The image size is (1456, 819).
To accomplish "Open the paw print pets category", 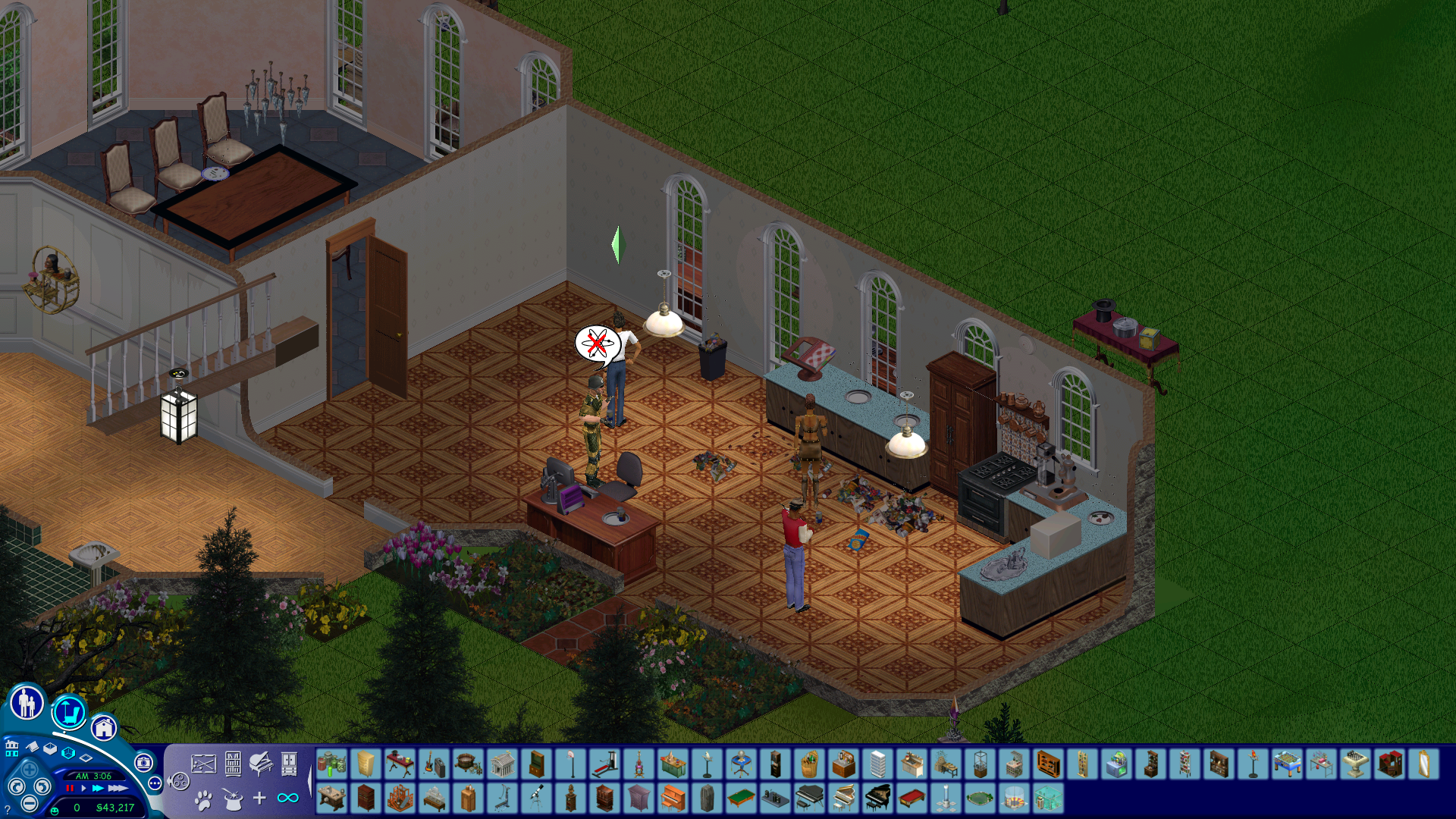I will point(203,799).
